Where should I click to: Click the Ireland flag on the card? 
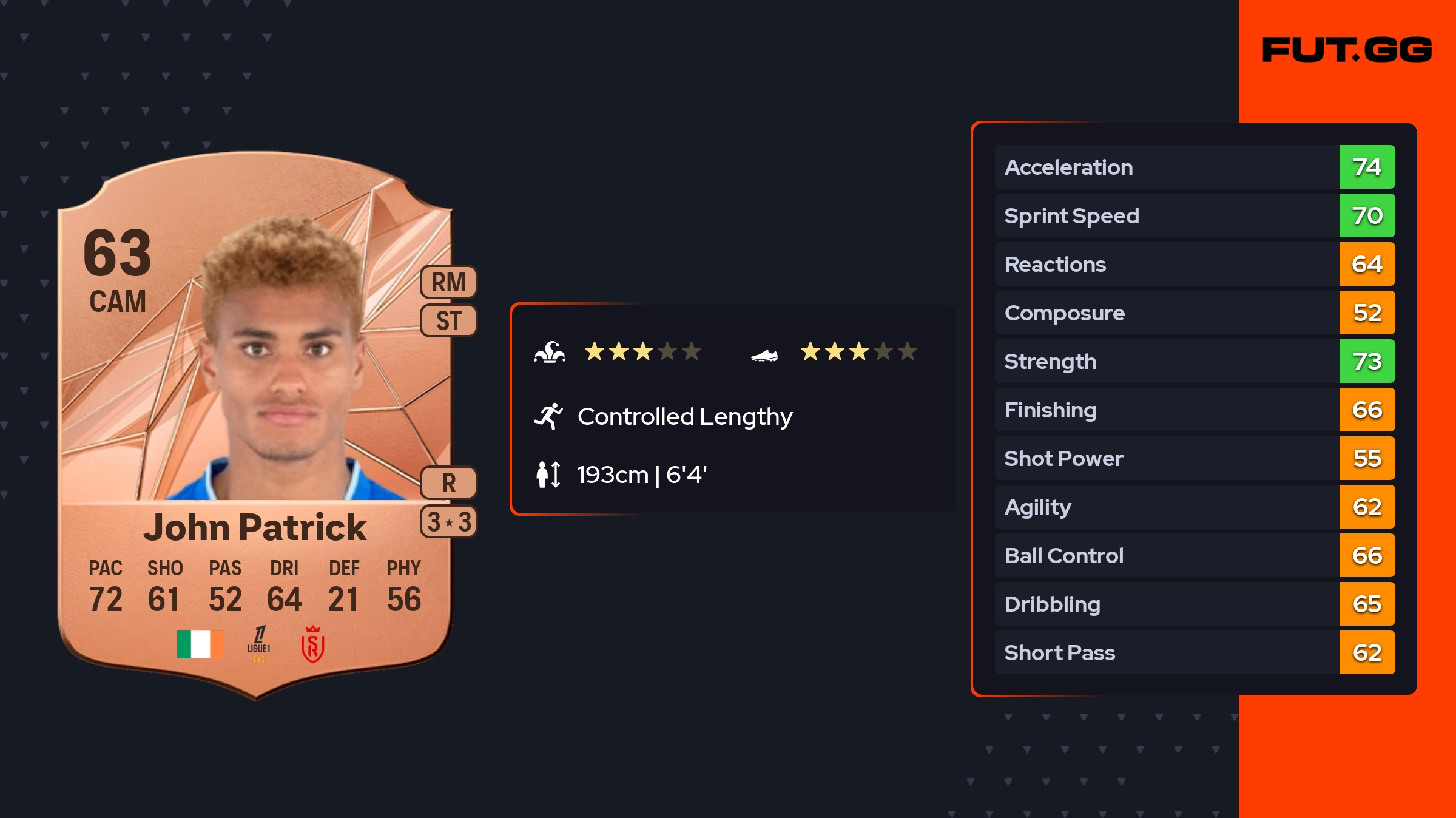point(200,644)
